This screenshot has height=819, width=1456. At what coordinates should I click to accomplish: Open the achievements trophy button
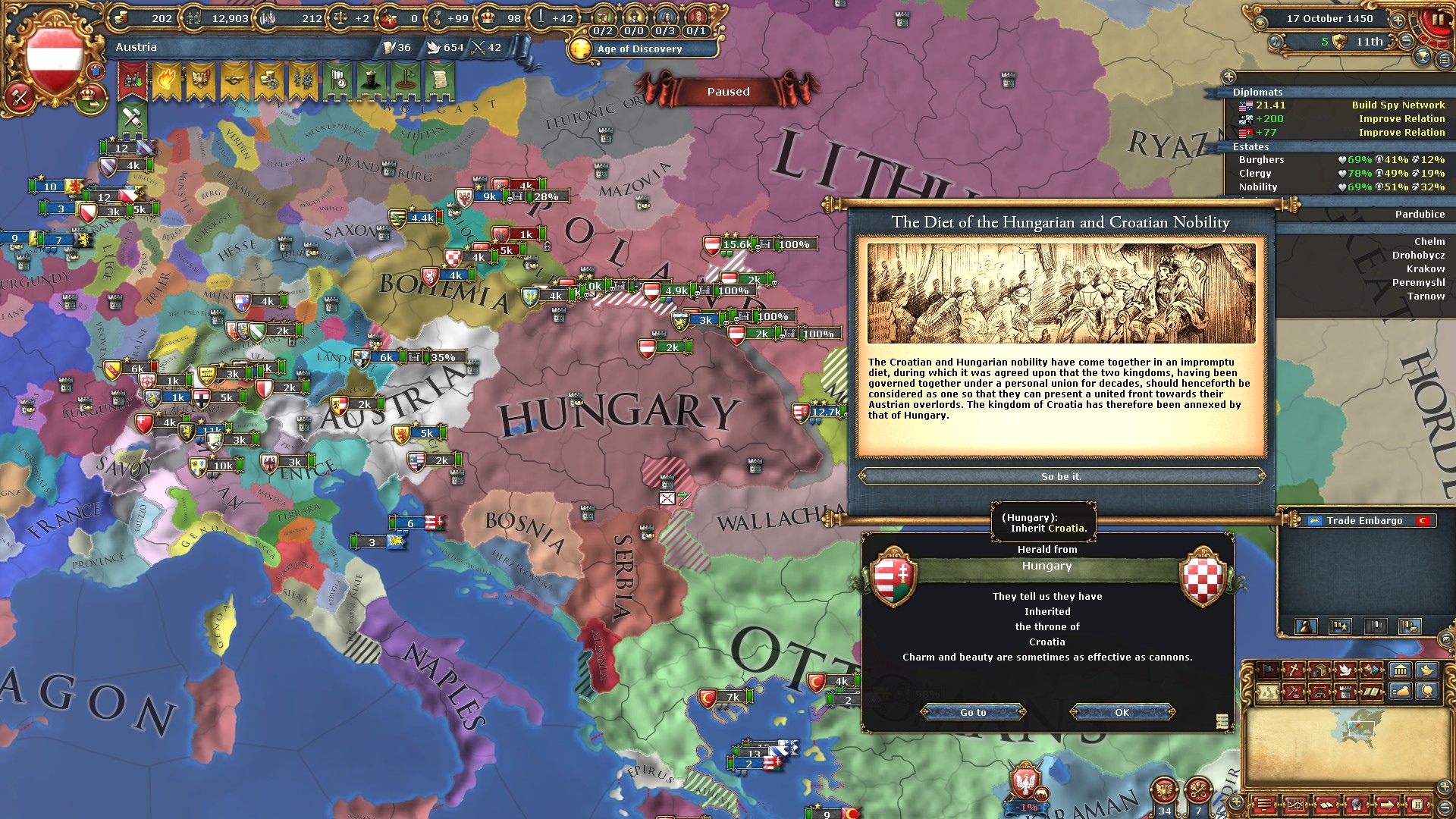coord(1423,56)
